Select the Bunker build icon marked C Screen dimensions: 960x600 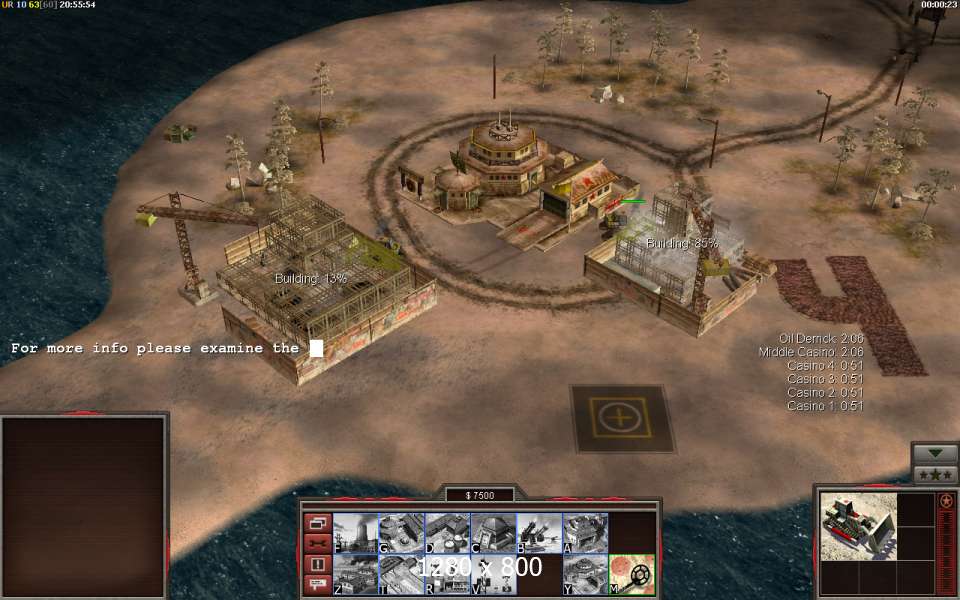pyautogui.click(x=493, y=532)
